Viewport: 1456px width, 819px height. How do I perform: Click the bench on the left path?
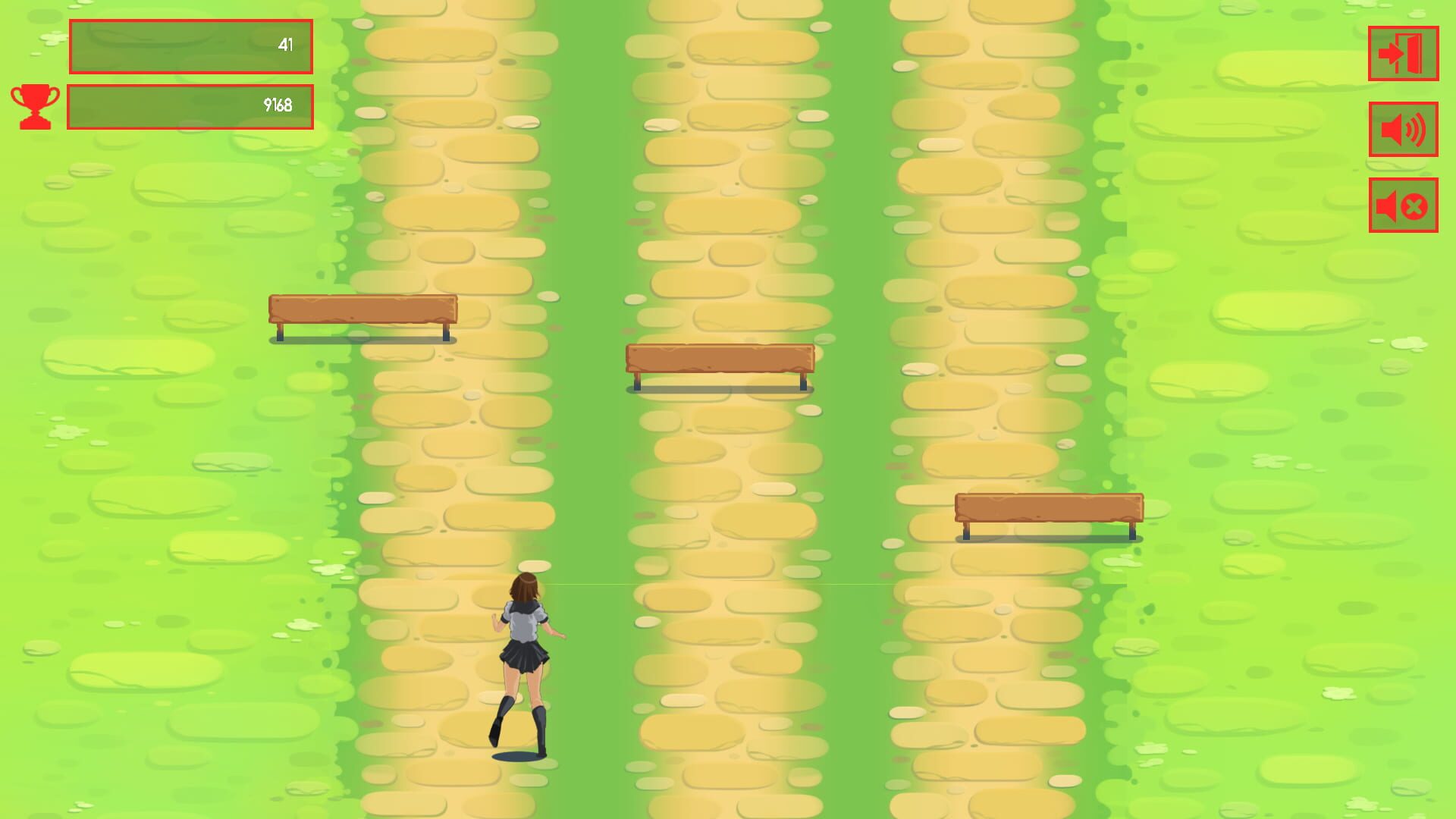point(364,311)
